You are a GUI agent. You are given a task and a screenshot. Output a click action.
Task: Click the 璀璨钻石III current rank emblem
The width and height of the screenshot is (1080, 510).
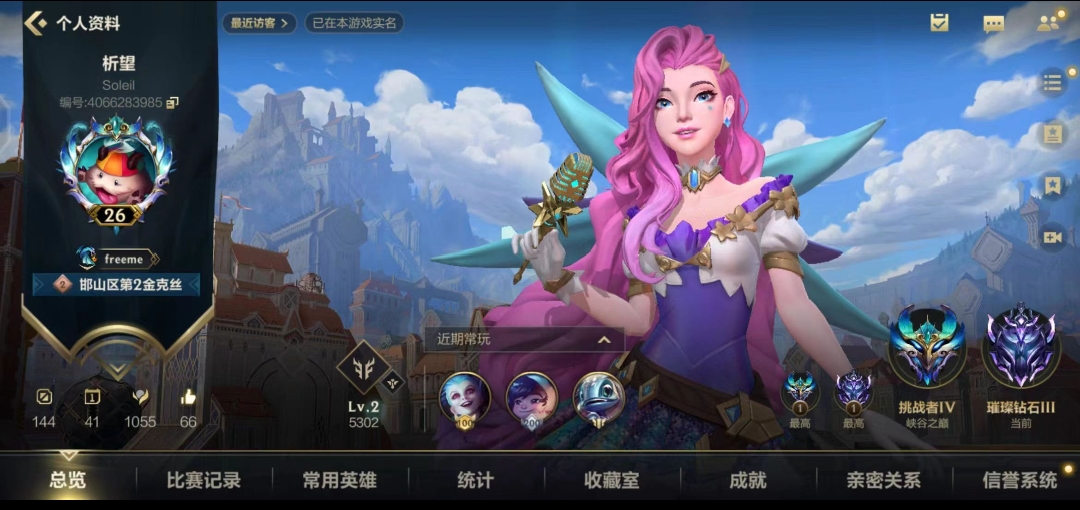coord(1020,347)
